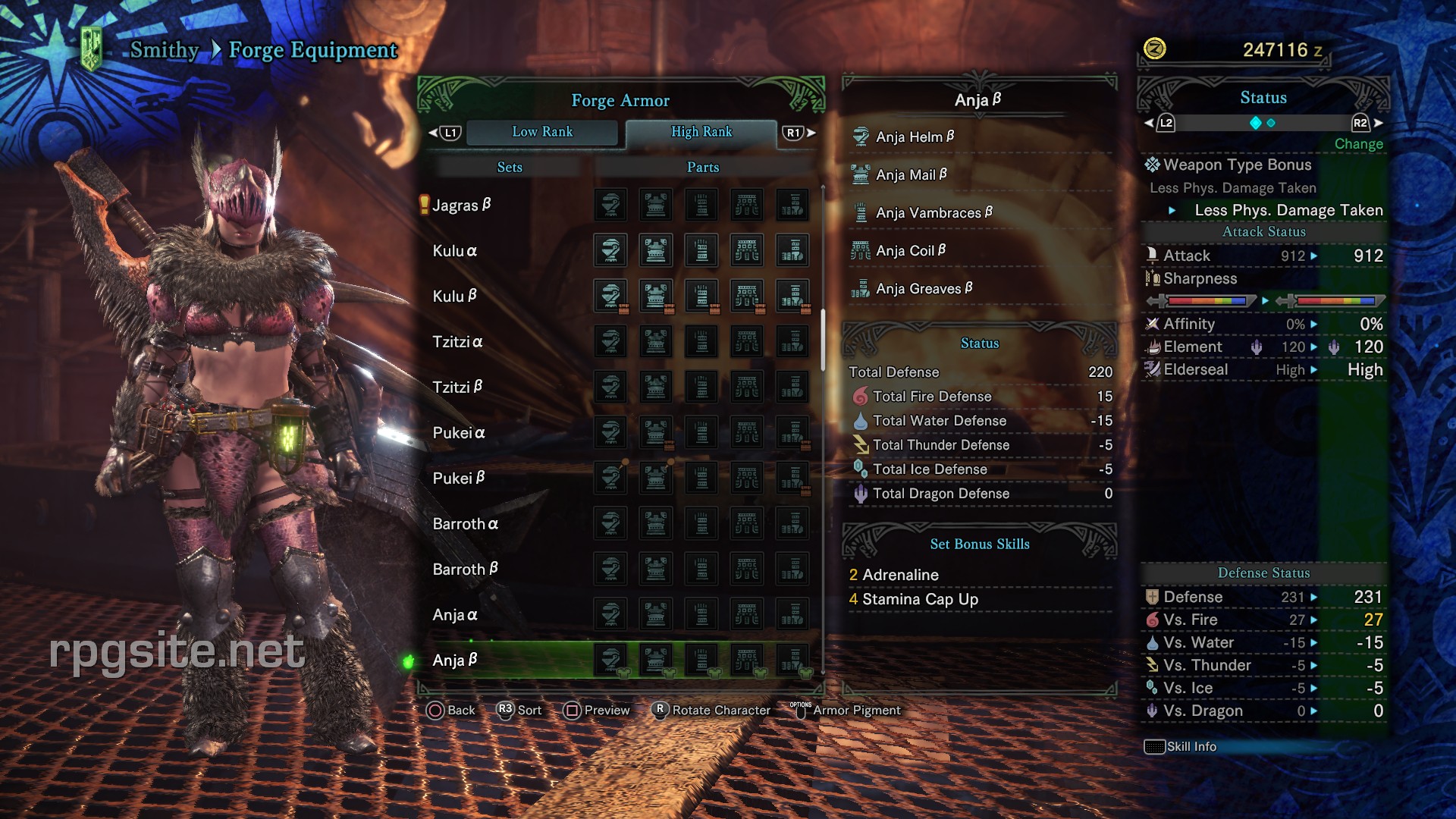Switch to the Low Rank tab

pyautogui.click(x=542, y=131)
